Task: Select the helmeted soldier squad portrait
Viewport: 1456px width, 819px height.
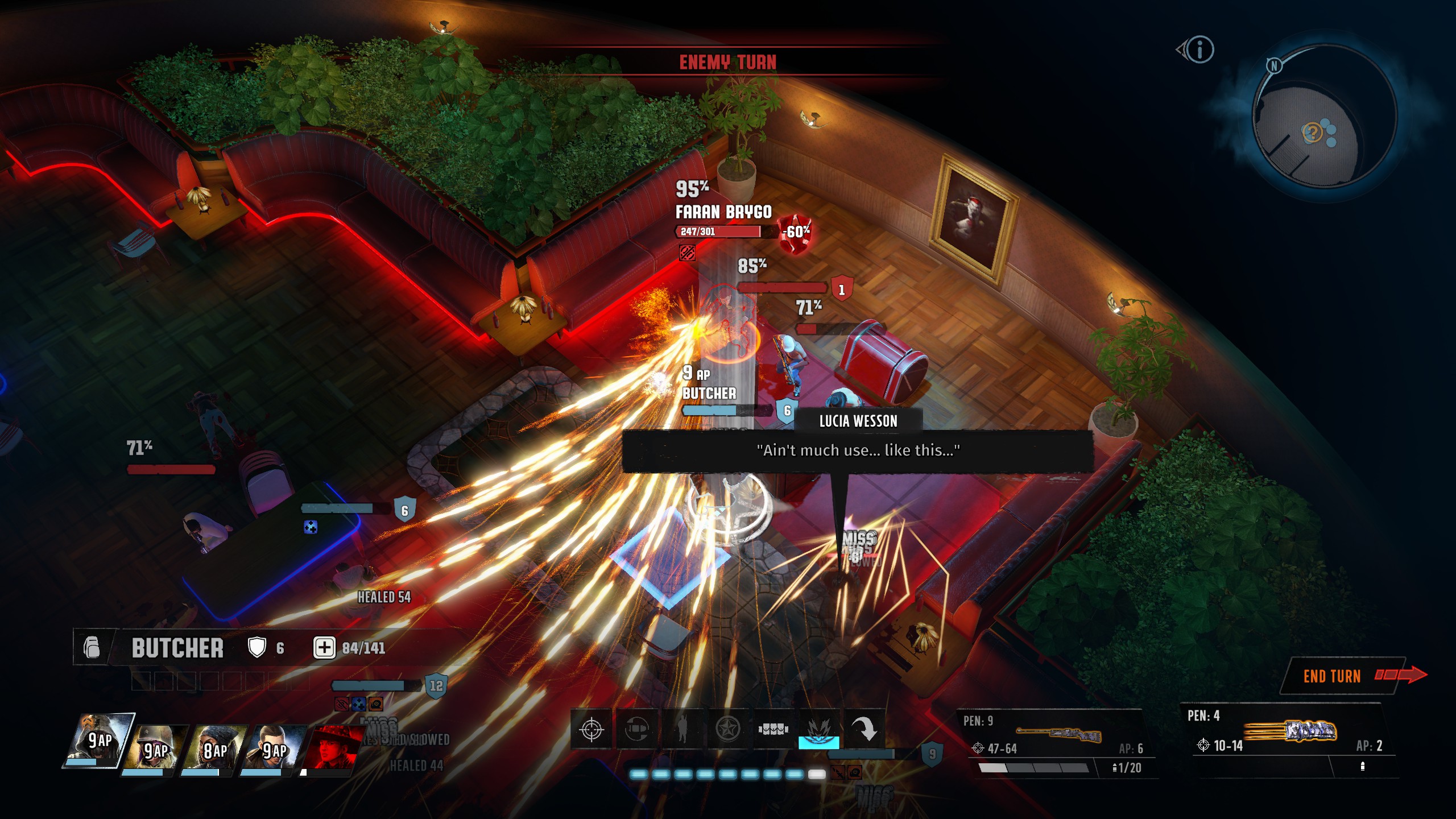Action: click(156, 750)
